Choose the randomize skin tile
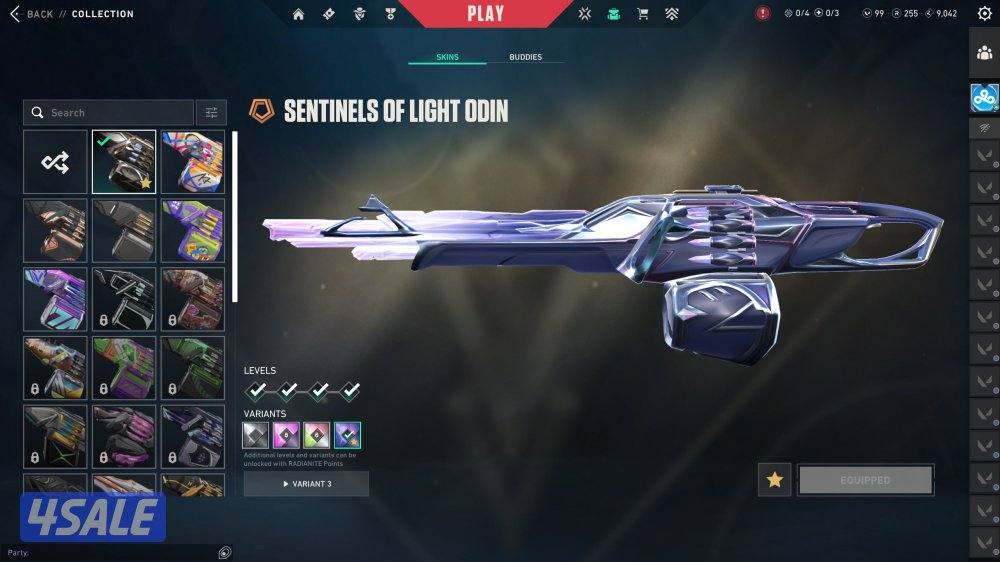The width and height of the screenshot is (1000, 562). click(55, 162)
